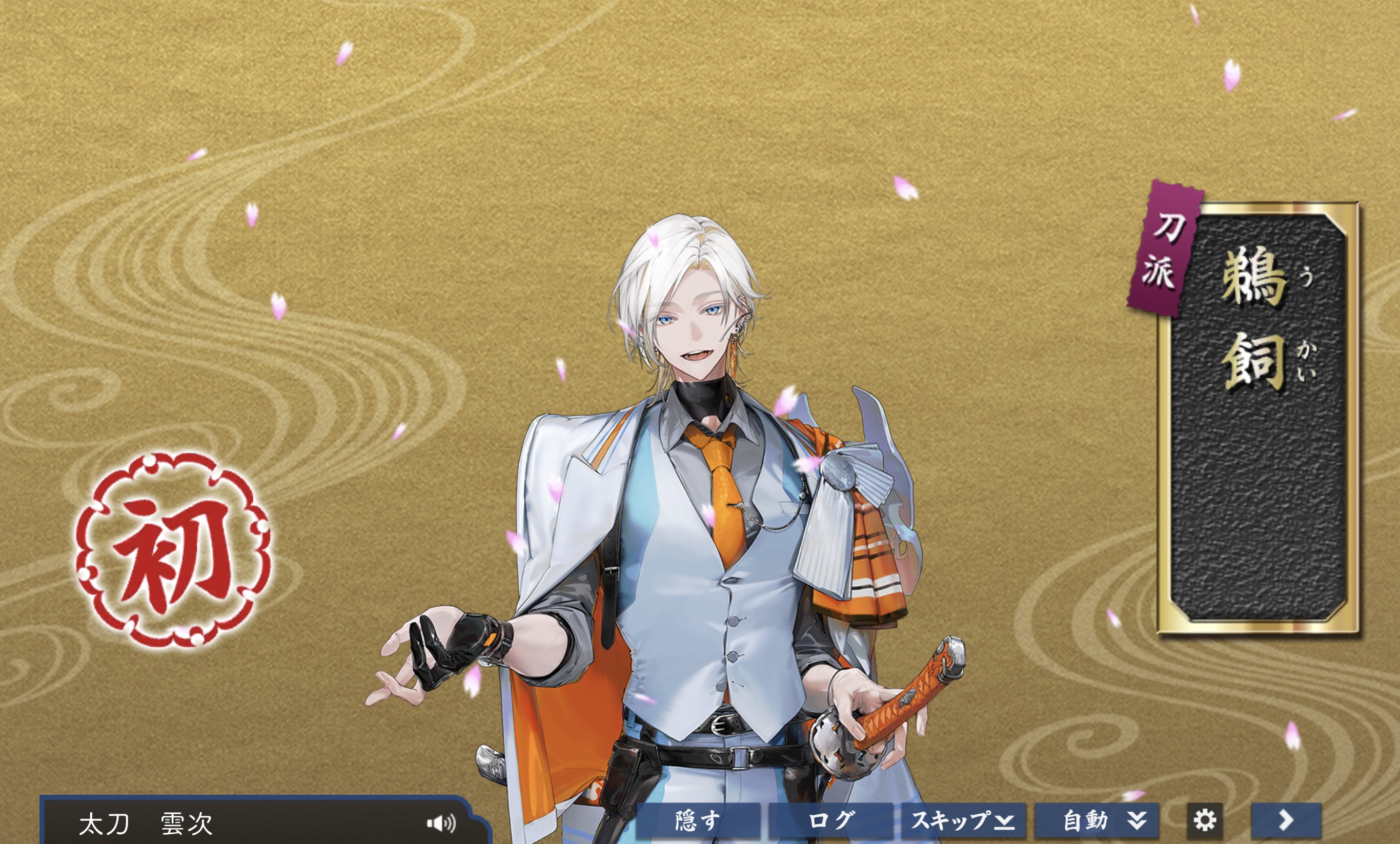Toggle 自動 auto-advance mode
The width and height of the screenshot is (1400, 844).
click(x=1097, y=821)
